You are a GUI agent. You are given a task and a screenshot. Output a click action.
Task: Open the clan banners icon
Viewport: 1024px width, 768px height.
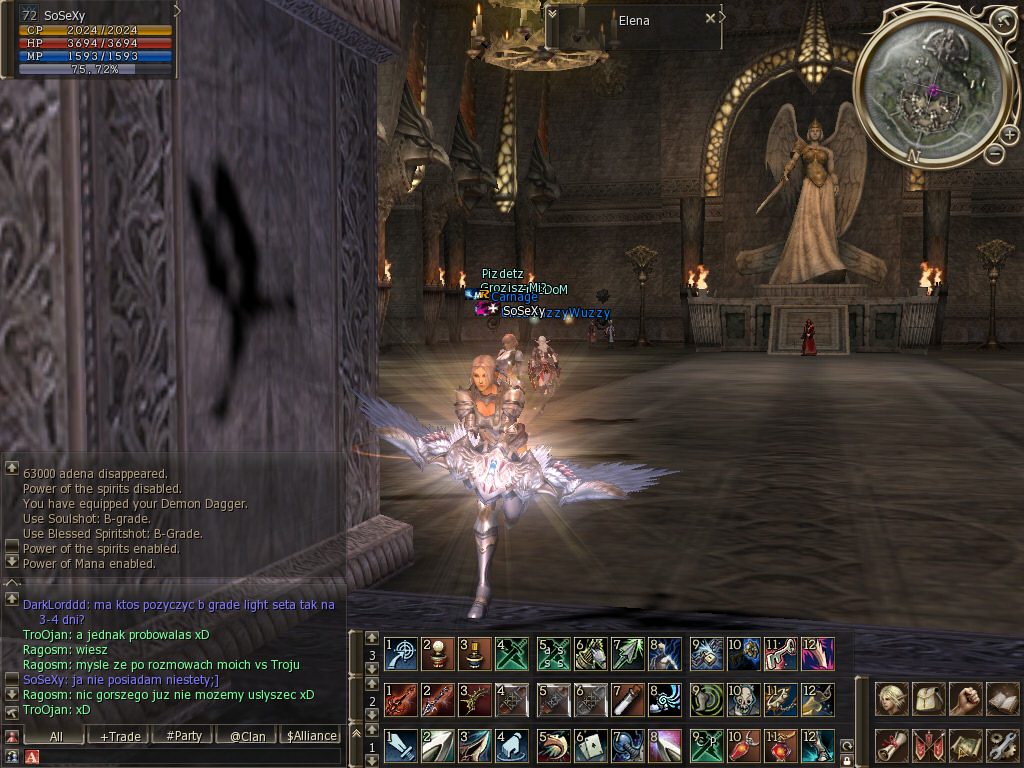point(929,745)
